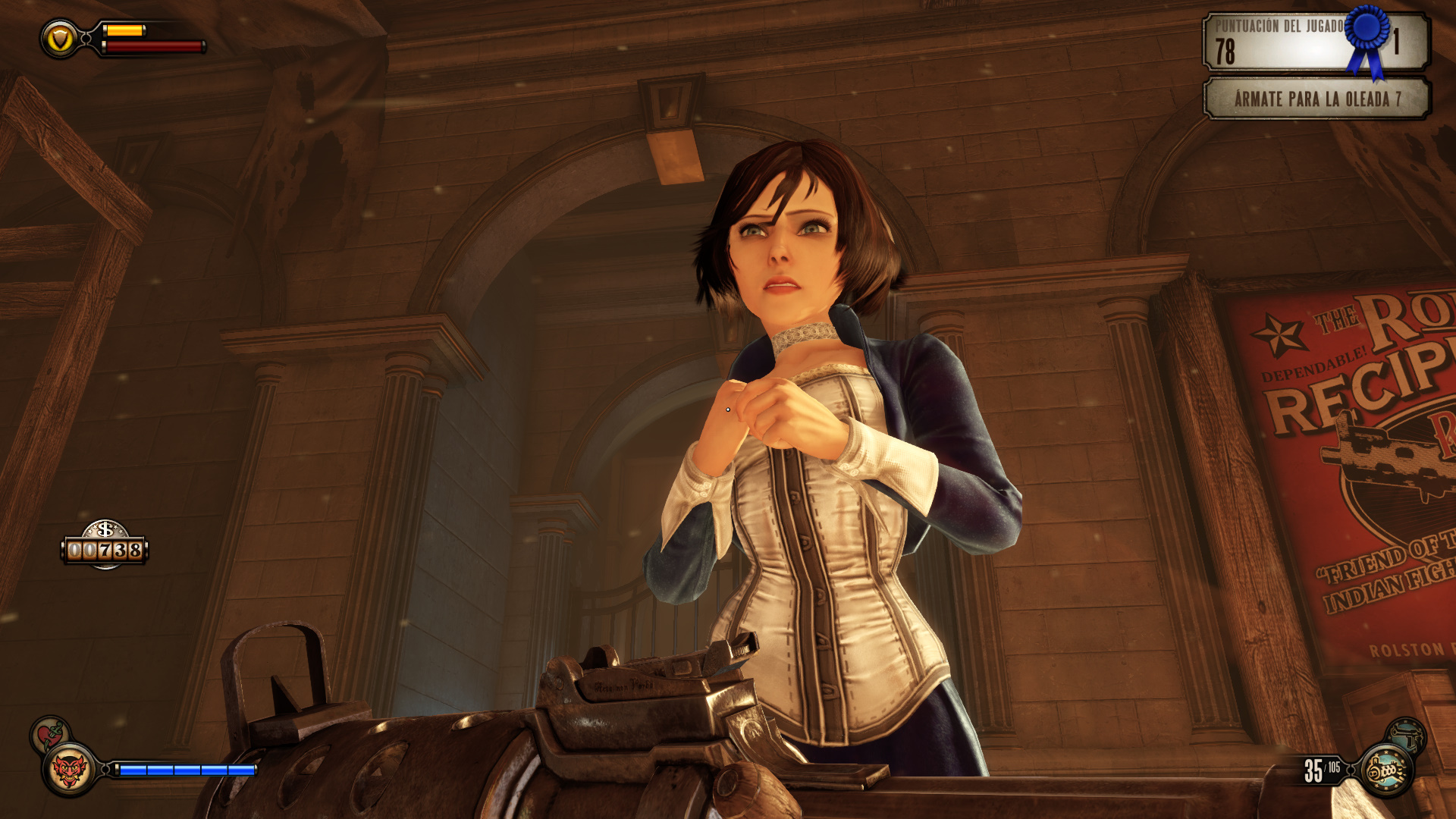The width and height of the screenshot is (1456, 819).
Task: Switch to the Possession heart vigor icon
Action: (x=49, y=734)
